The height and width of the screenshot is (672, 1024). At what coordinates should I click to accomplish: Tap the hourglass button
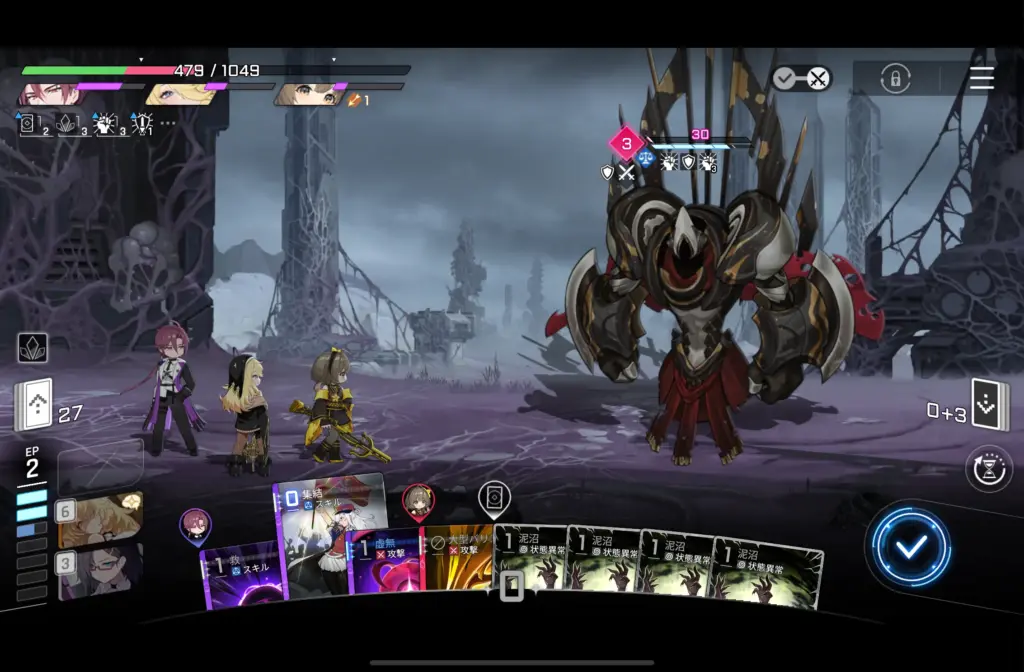(988, 469)
